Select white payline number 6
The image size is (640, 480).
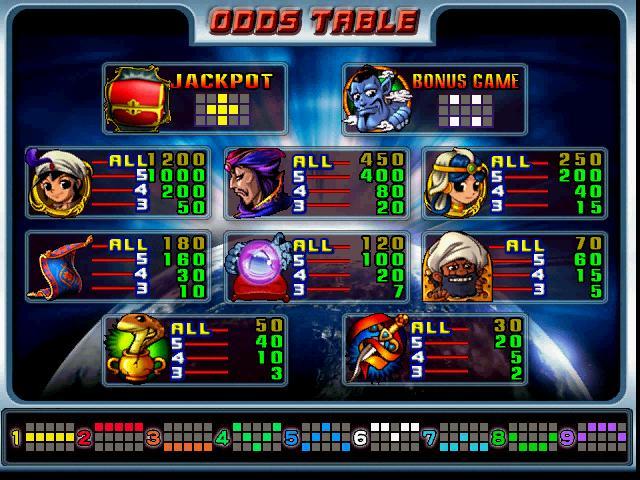pyautogui.click(x=380, y=437)
